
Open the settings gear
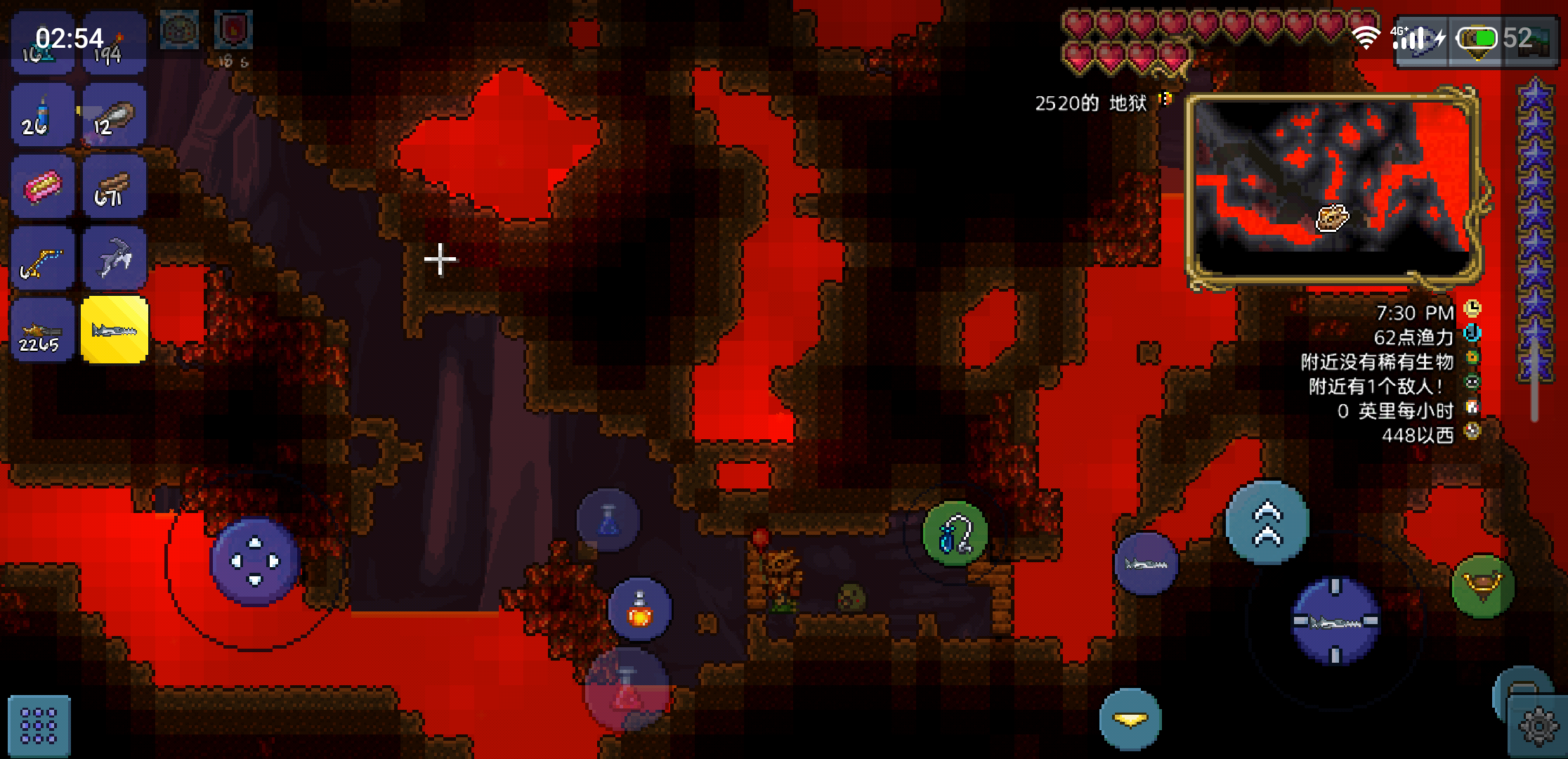(x=1538, y=726)
